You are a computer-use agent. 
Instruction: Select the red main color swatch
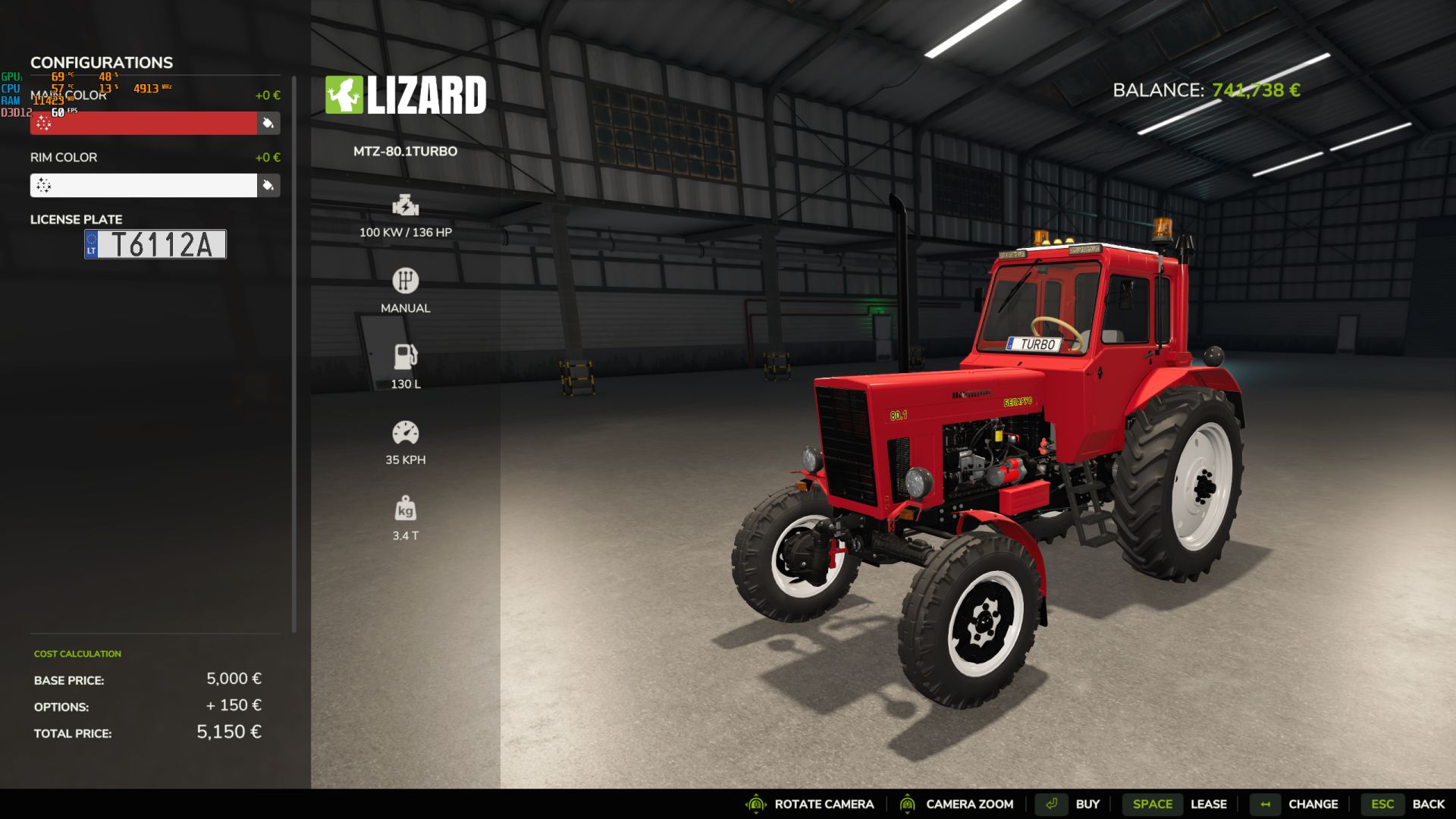143,123
